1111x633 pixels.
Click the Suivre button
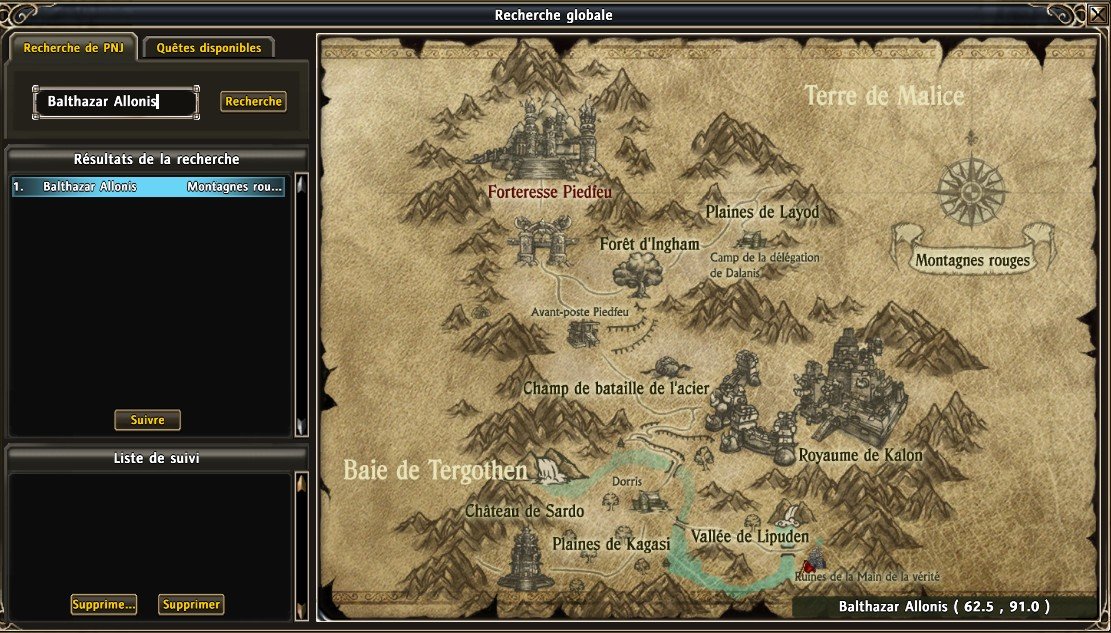click(147, 420)
